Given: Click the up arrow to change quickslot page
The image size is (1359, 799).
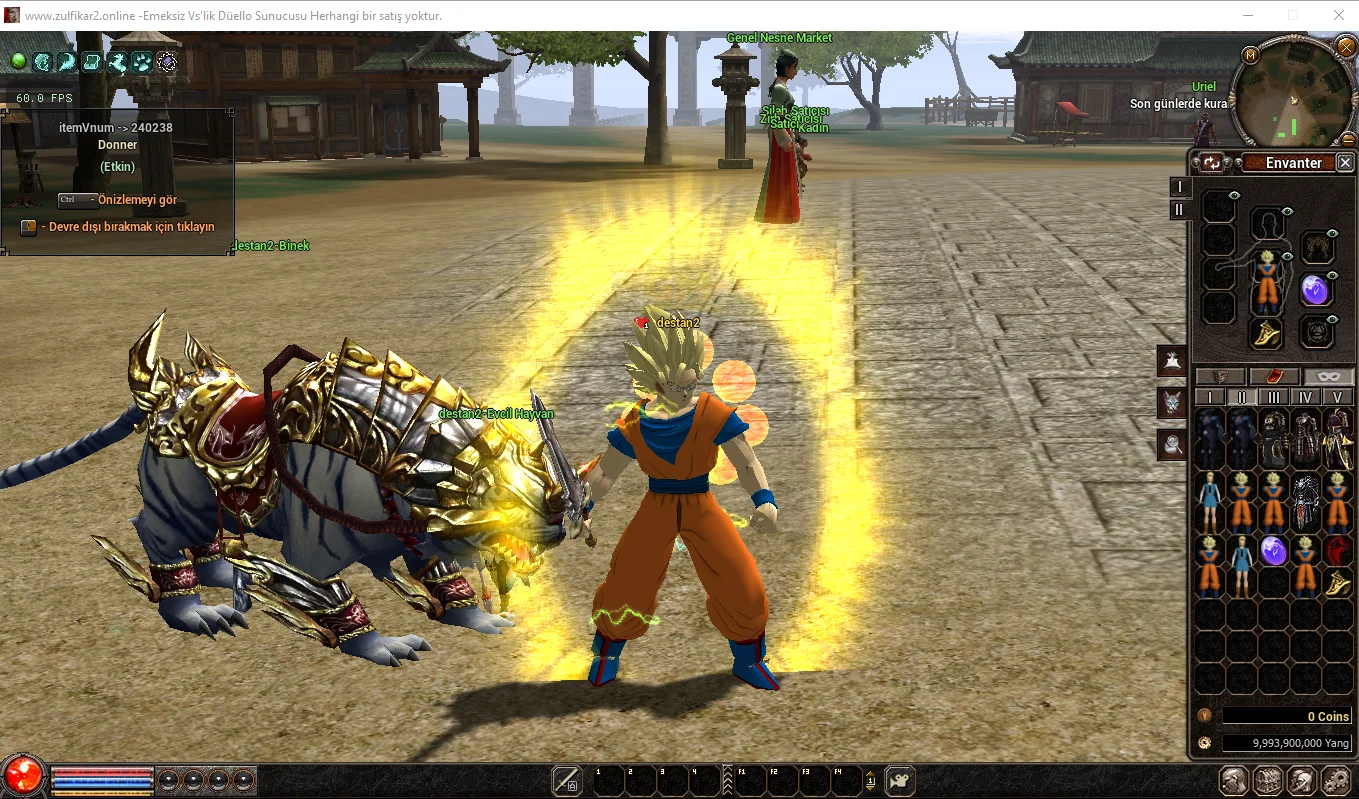Looking at the screenshot, I should pos(870,773).
